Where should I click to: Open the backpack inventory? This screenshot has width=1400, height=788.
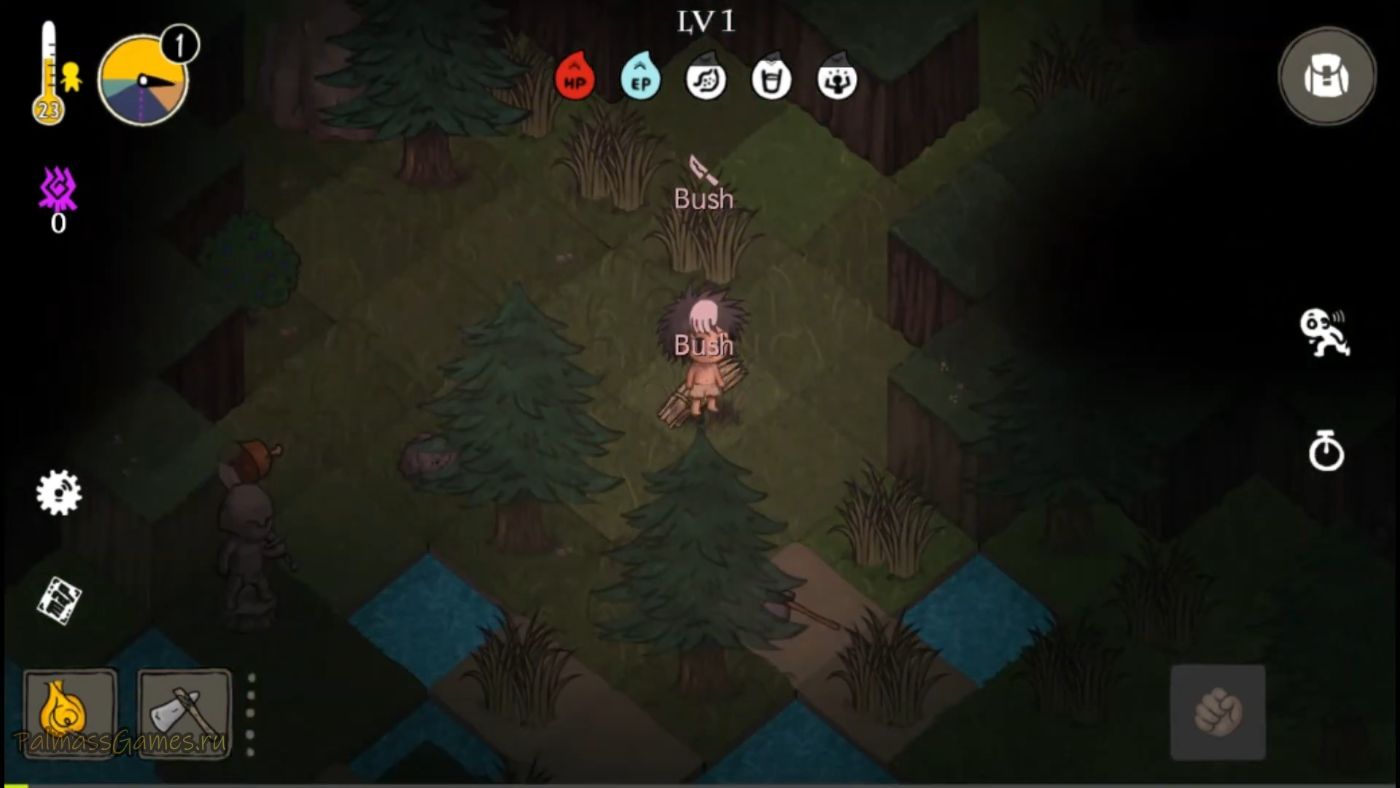[1327, 76]
